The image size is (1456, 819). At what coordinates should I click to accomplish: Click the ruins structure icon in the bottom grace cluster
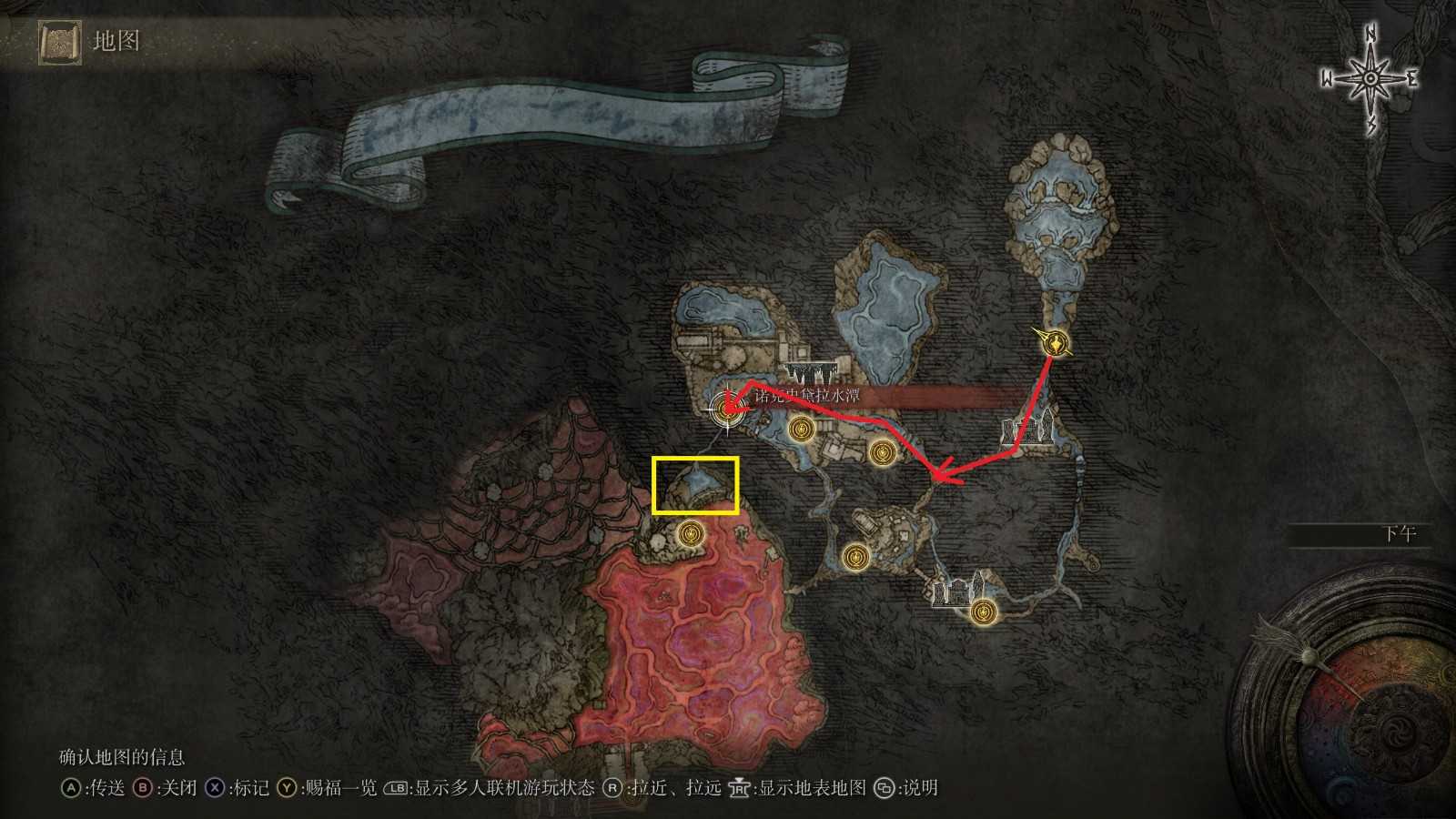953,591
